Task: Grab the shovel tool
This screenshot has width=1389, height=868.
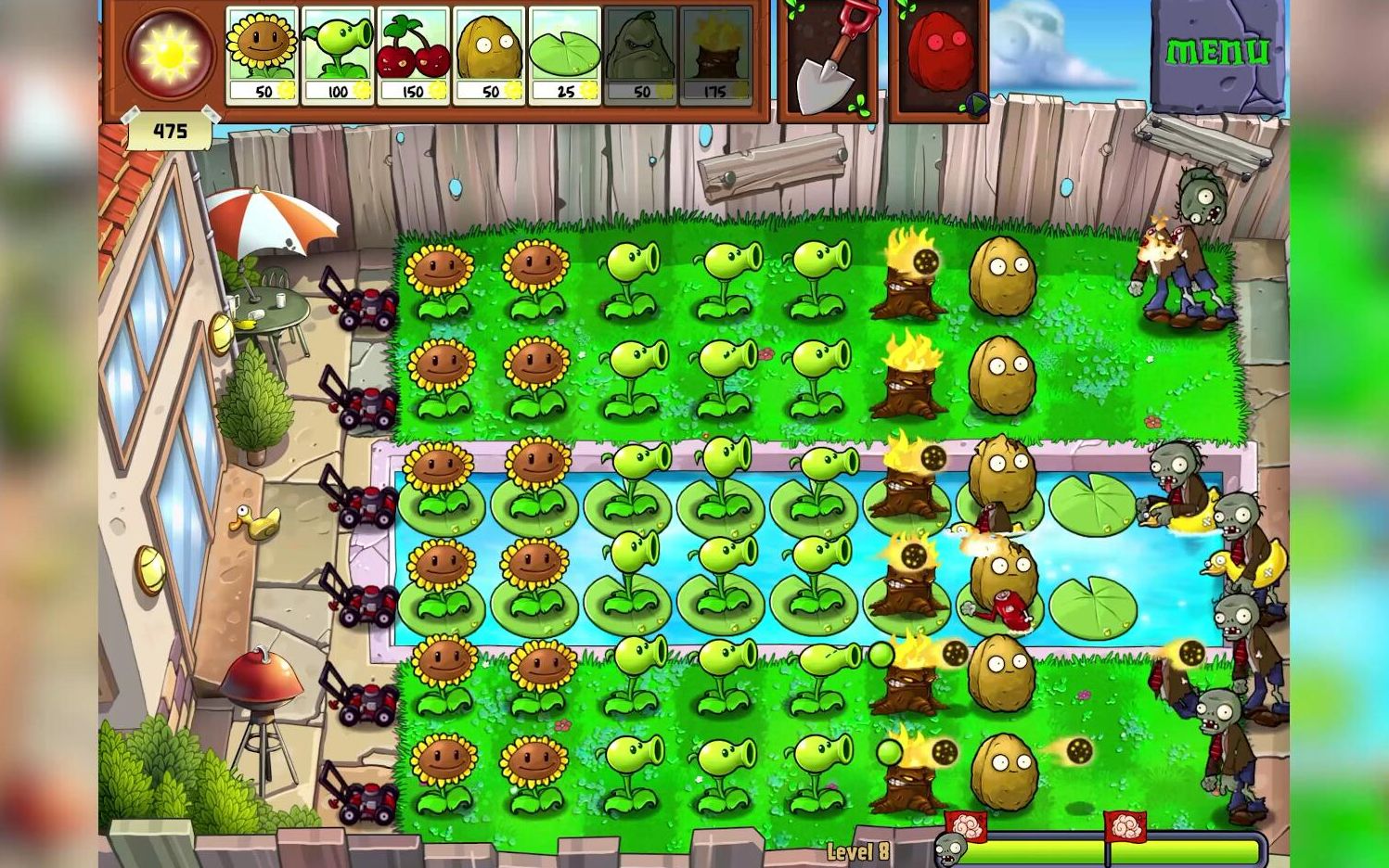Action: (828, 57)
